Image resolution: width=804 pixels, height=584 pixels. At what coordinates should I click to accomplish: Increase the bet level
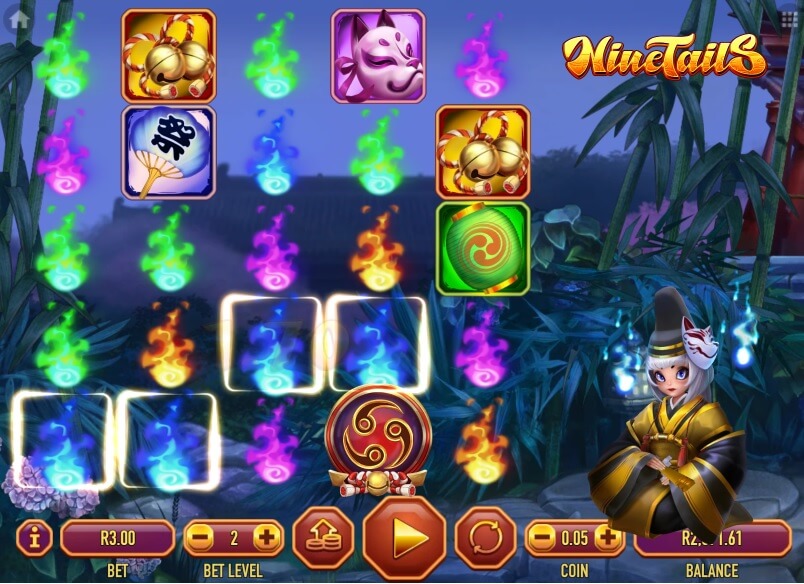pyautogui.click(x=266, y=538)
